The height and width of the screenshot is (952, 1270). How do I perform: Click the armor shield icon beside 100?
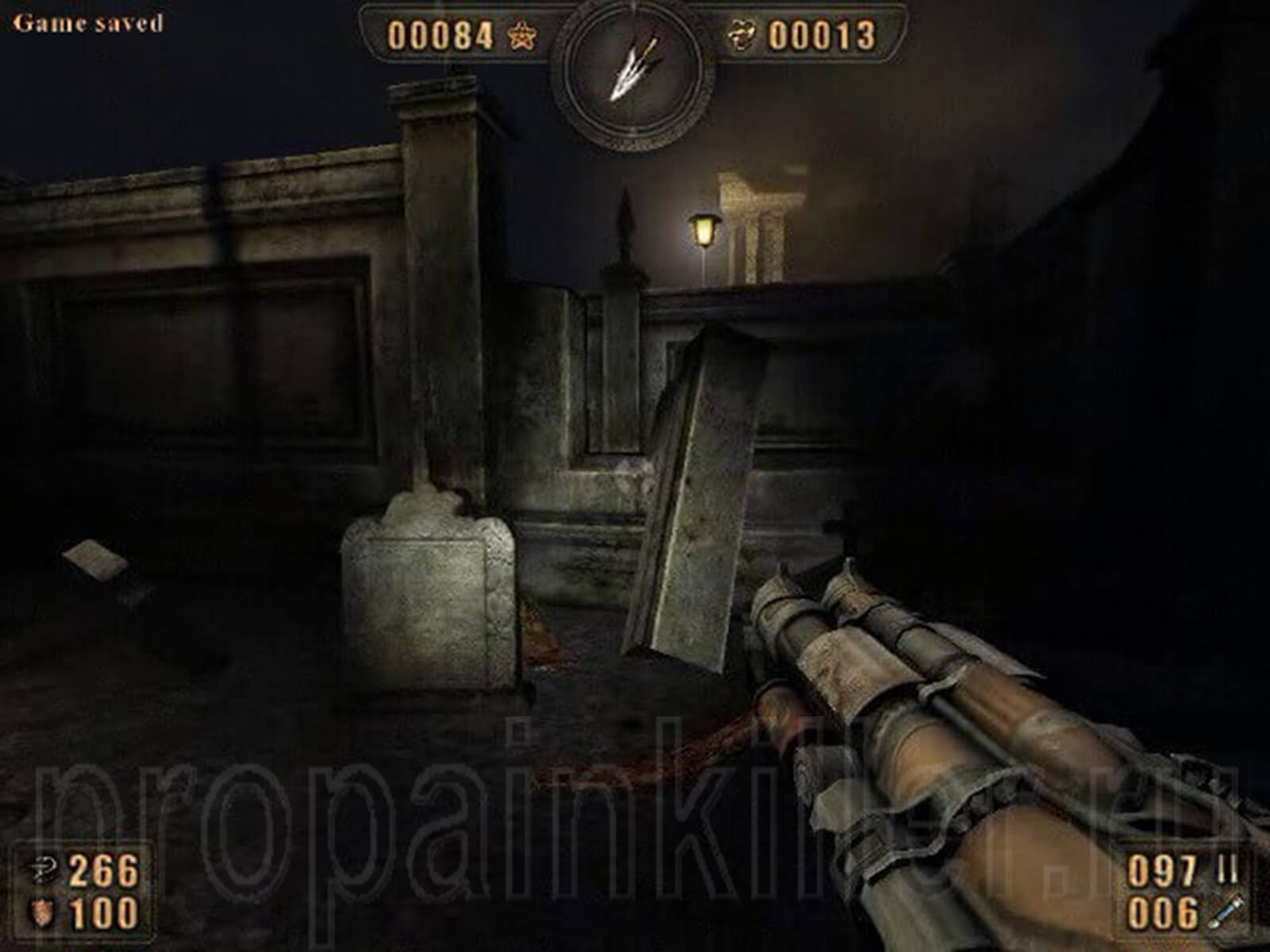coord(41,911)
